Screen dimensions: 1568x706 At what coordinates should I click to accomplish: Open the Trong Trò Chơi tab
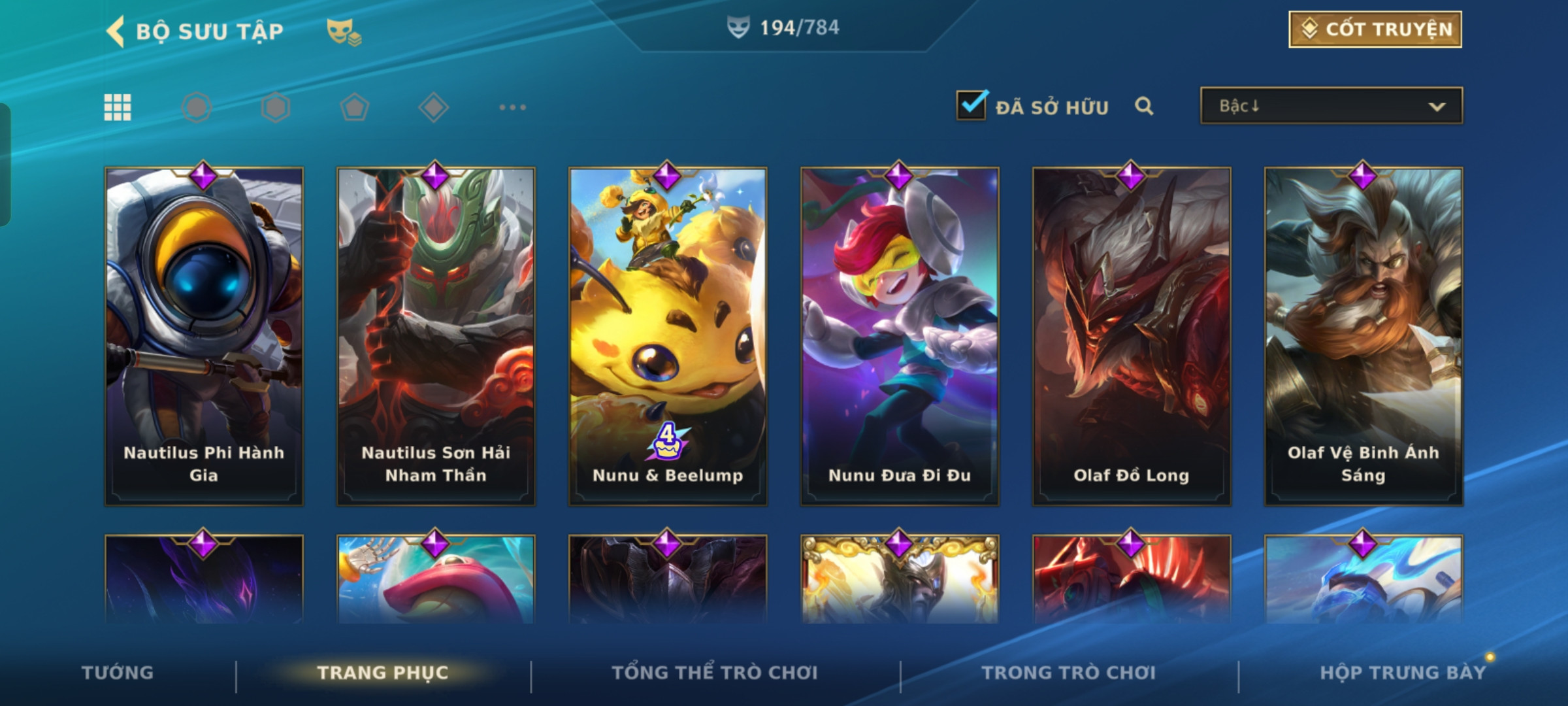click(1069, 673)
